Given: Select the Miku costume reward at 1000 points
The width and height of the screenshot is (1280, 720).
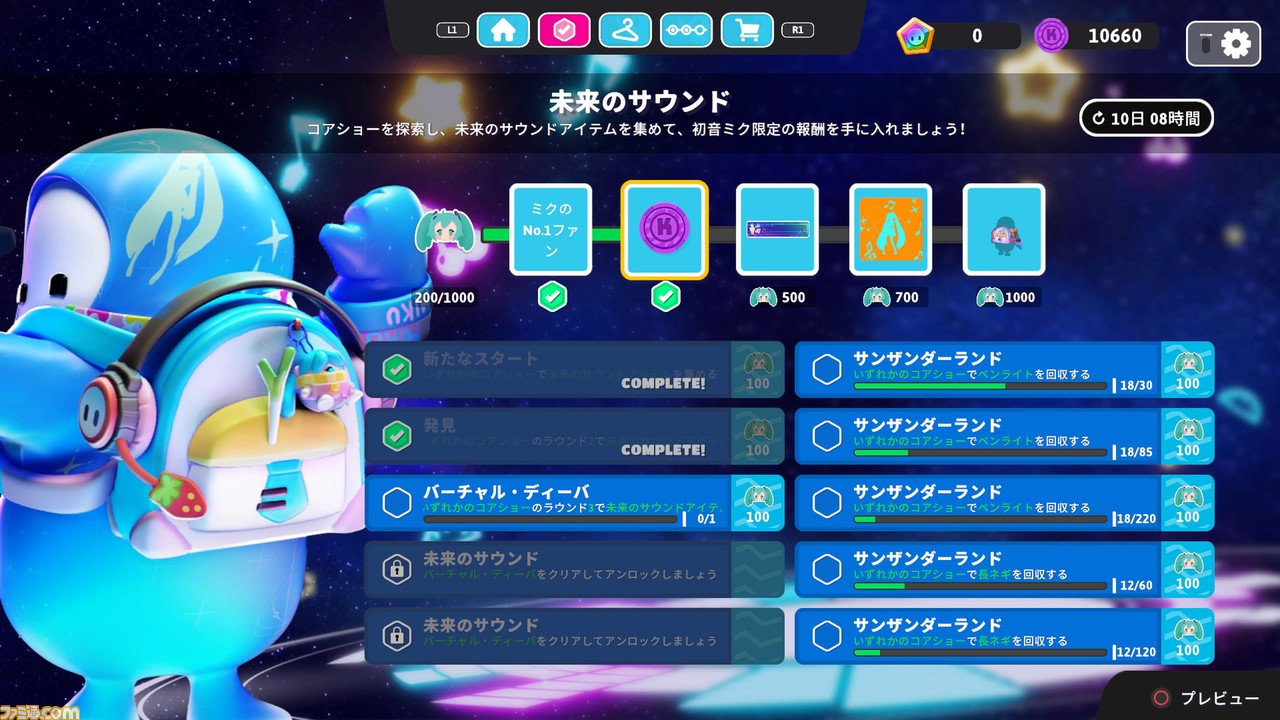Looking at the screenshot, I should tap(1004, 230).
